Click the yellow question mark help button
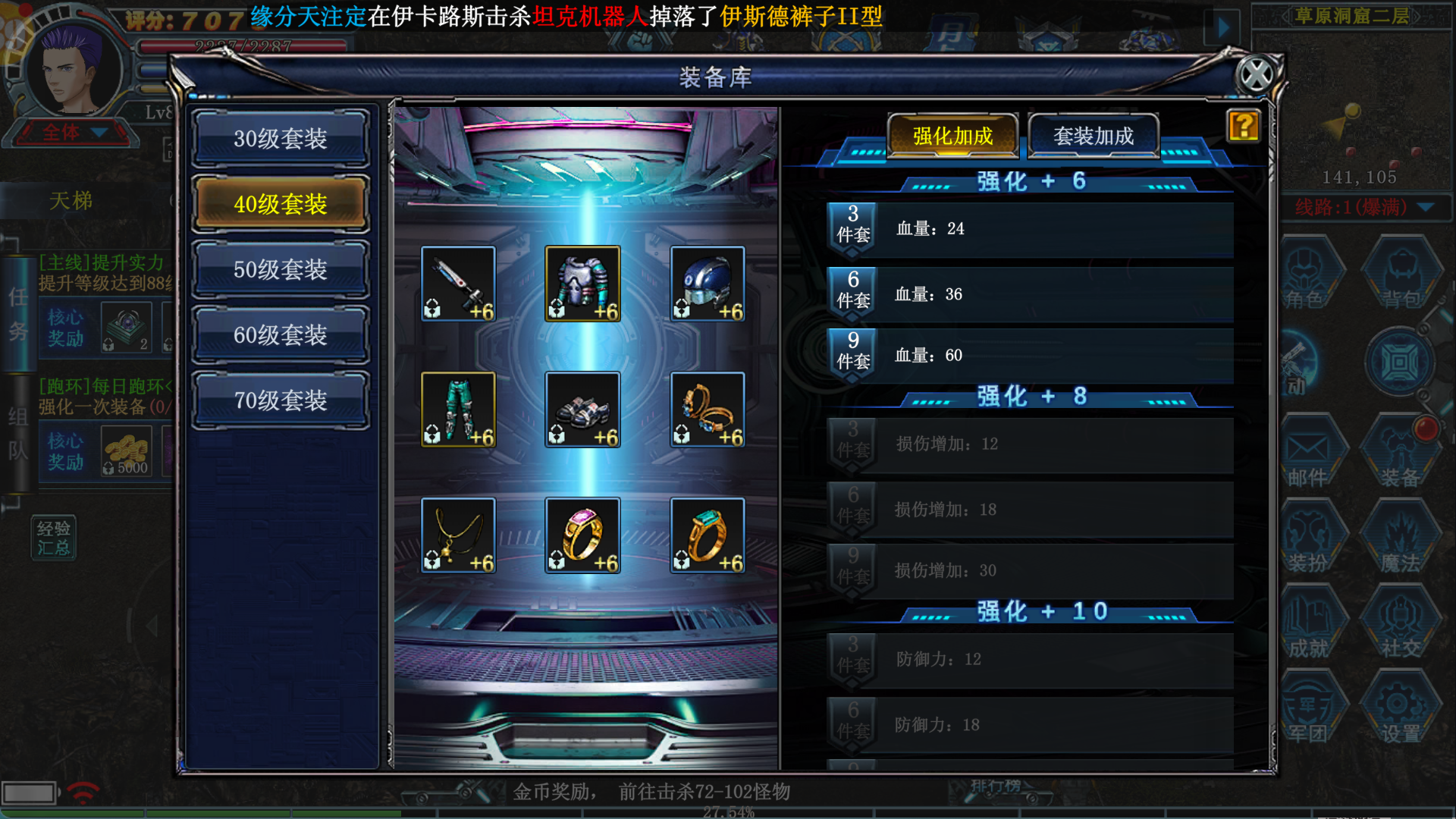Image resolution: width=1456 pixels, height=819 pixels. 1243,126
